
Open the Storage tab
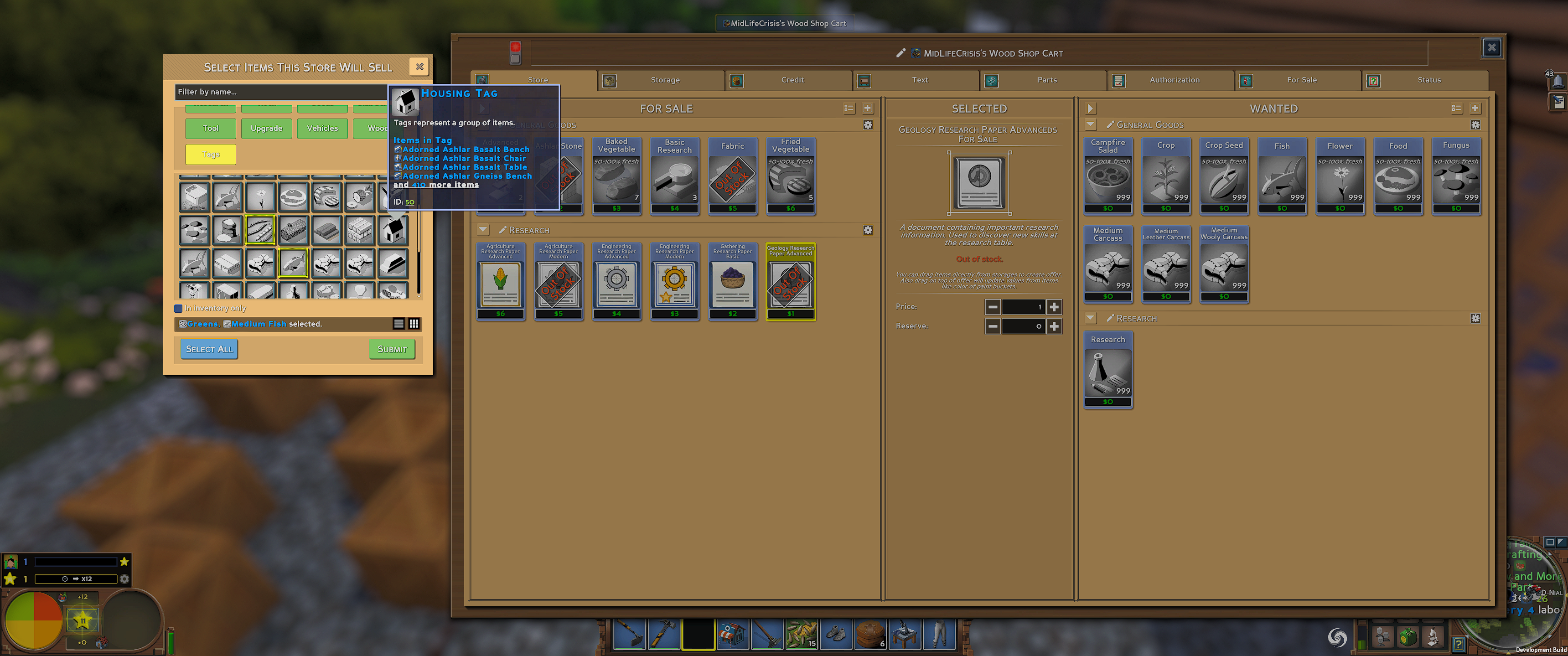coord(663,80)
